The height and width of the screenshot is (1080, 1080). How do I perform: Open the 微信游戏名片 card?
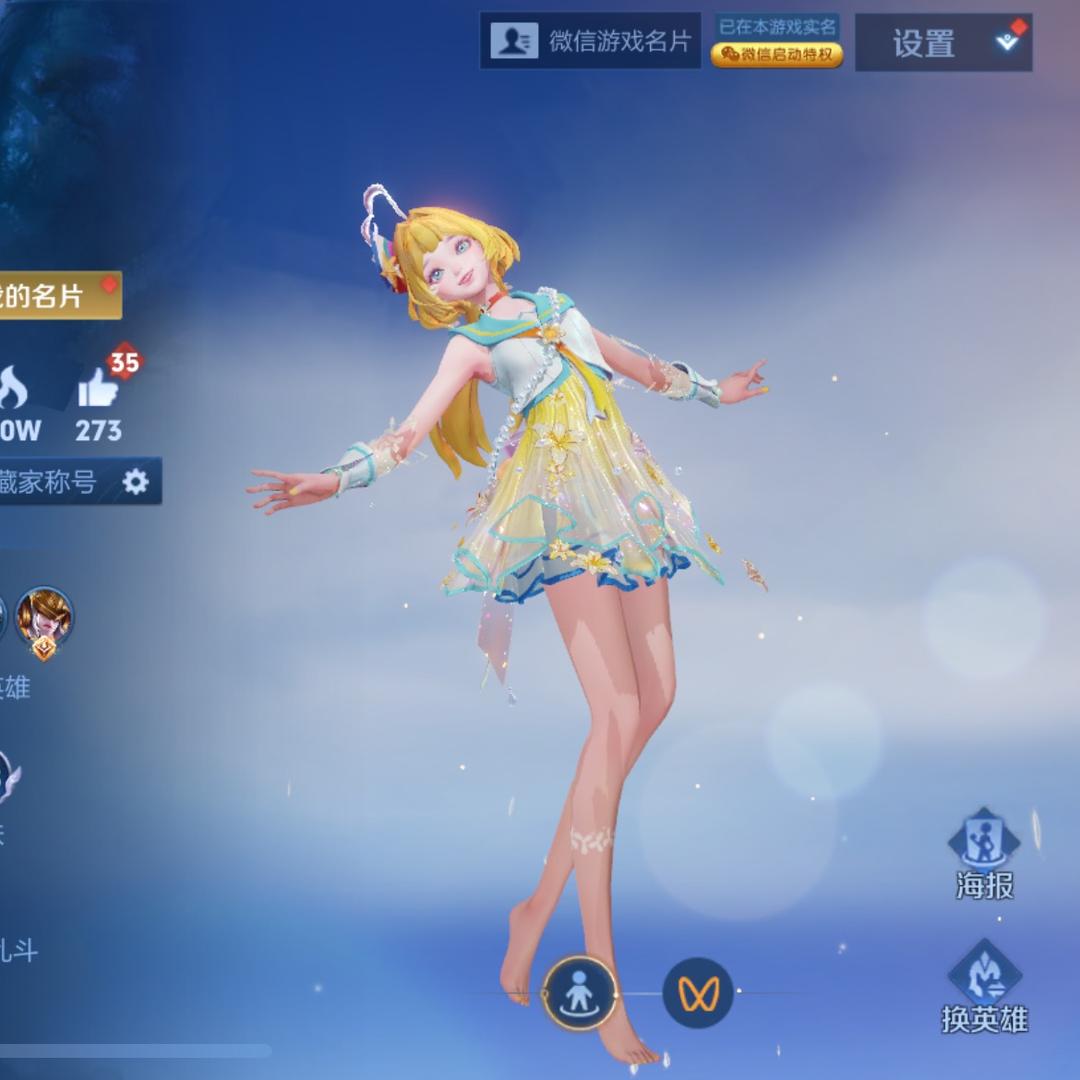coord(590,41)
